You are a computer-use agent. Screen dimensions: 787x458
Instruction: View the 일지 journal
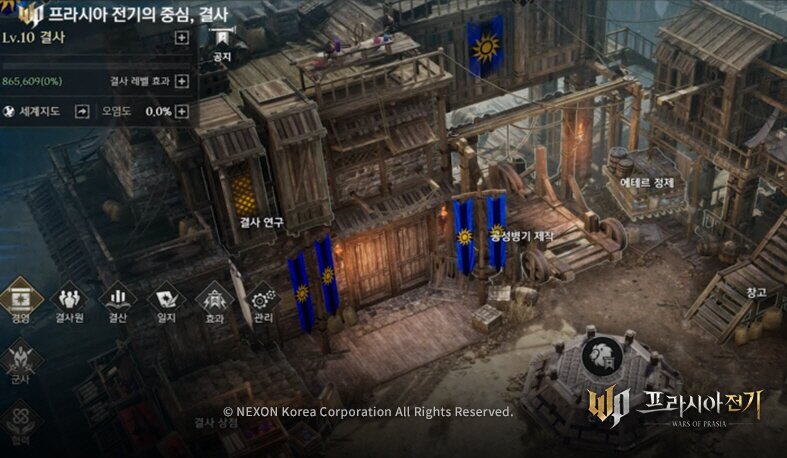click(166, 301)
